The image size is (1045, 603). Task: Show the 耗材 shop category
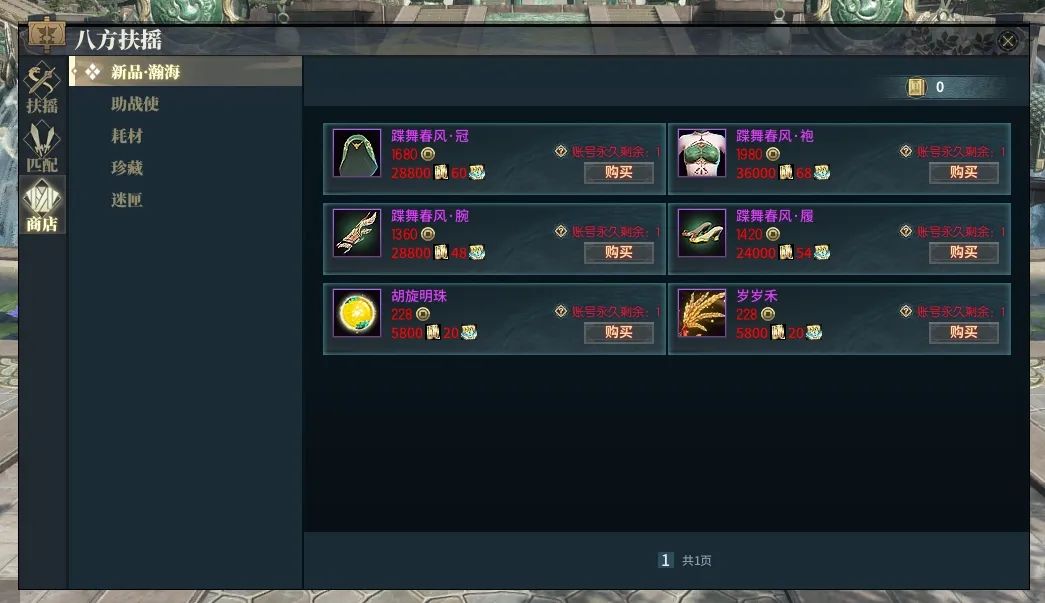(x=127, y=136)
